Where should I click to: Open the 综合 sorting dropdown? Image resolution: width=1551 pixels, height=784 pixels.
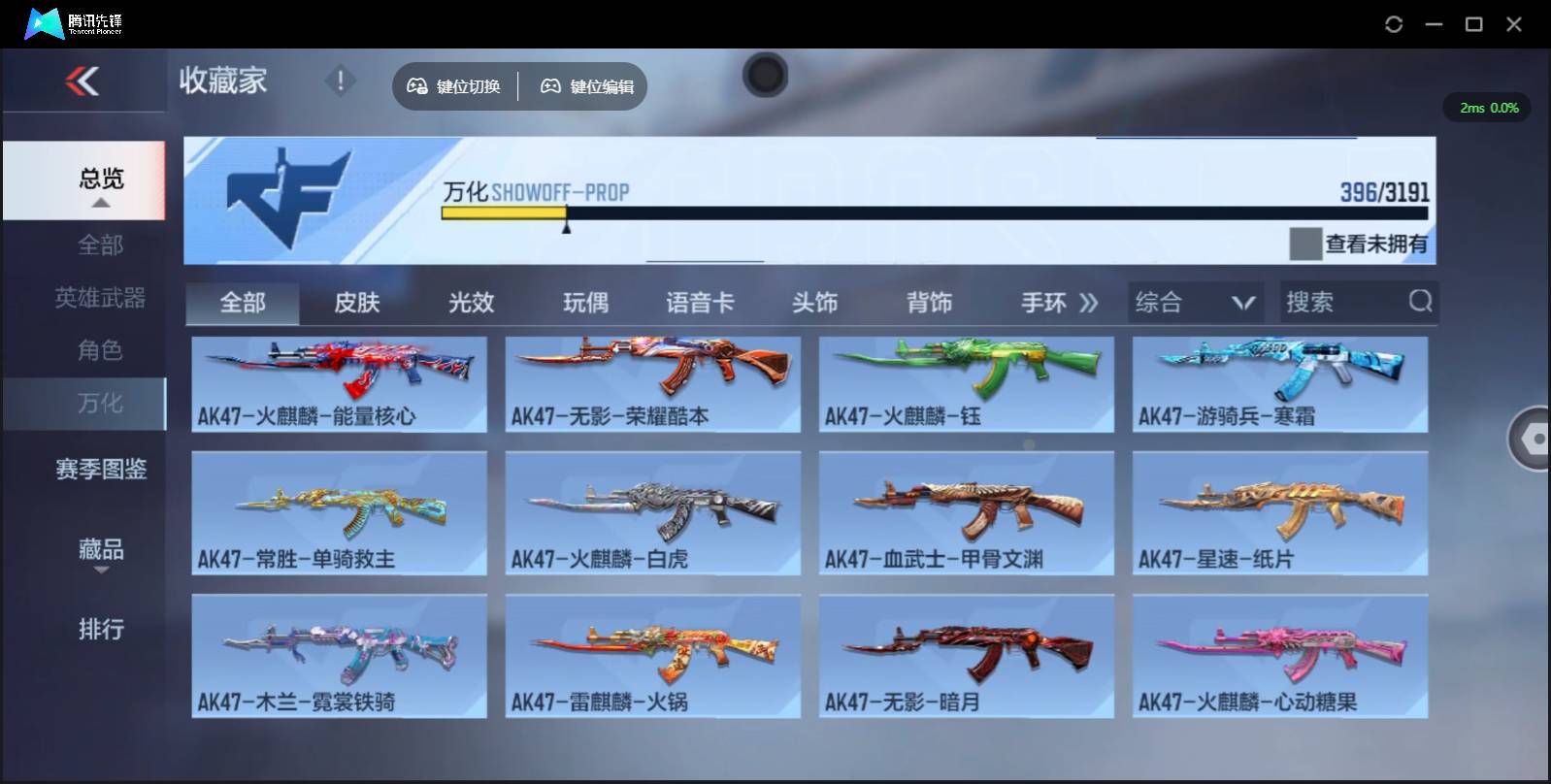pos(1195,302)
